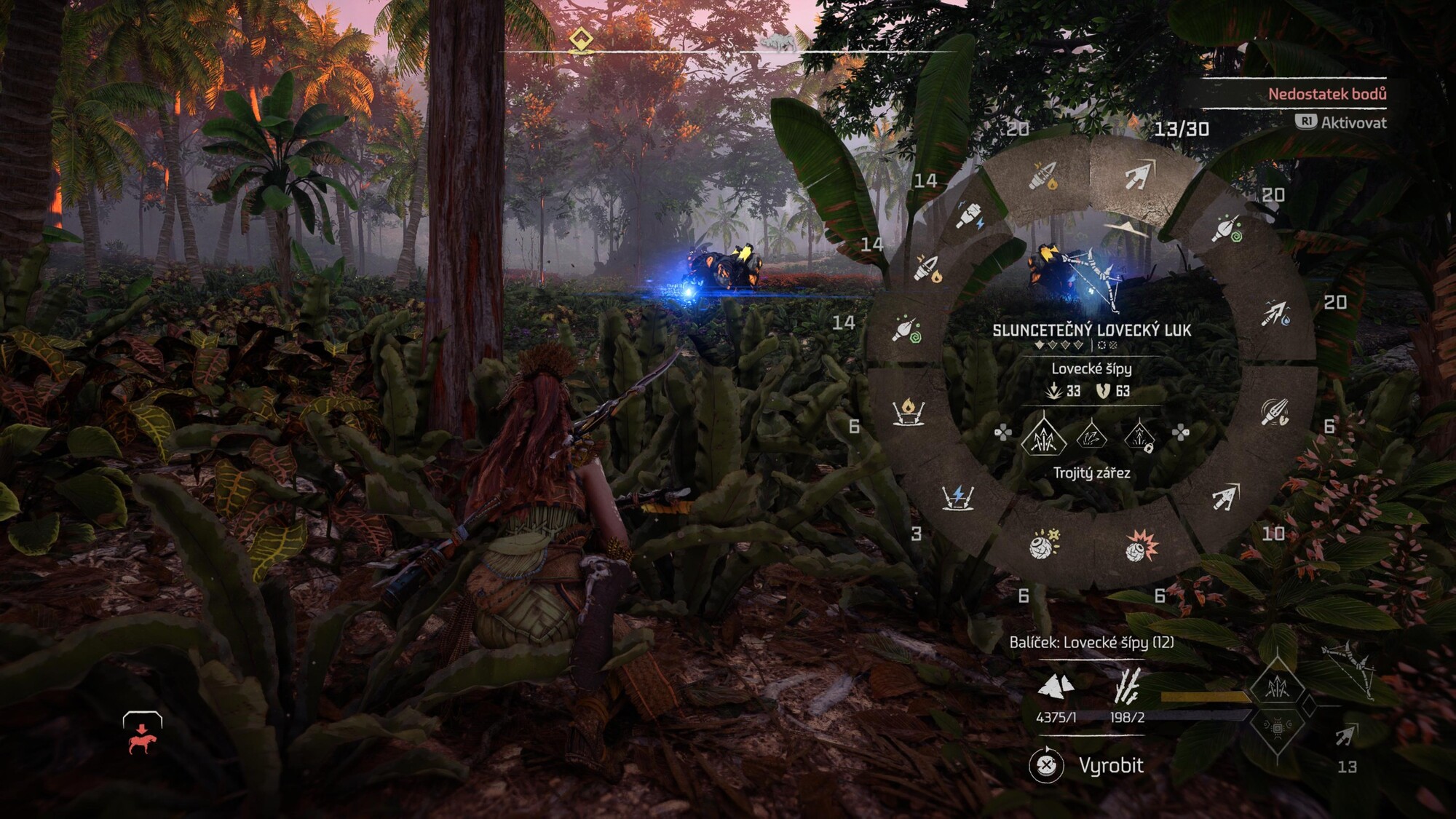
Task: Select the arrow with shockwave icon
Action: point(1275,412)
